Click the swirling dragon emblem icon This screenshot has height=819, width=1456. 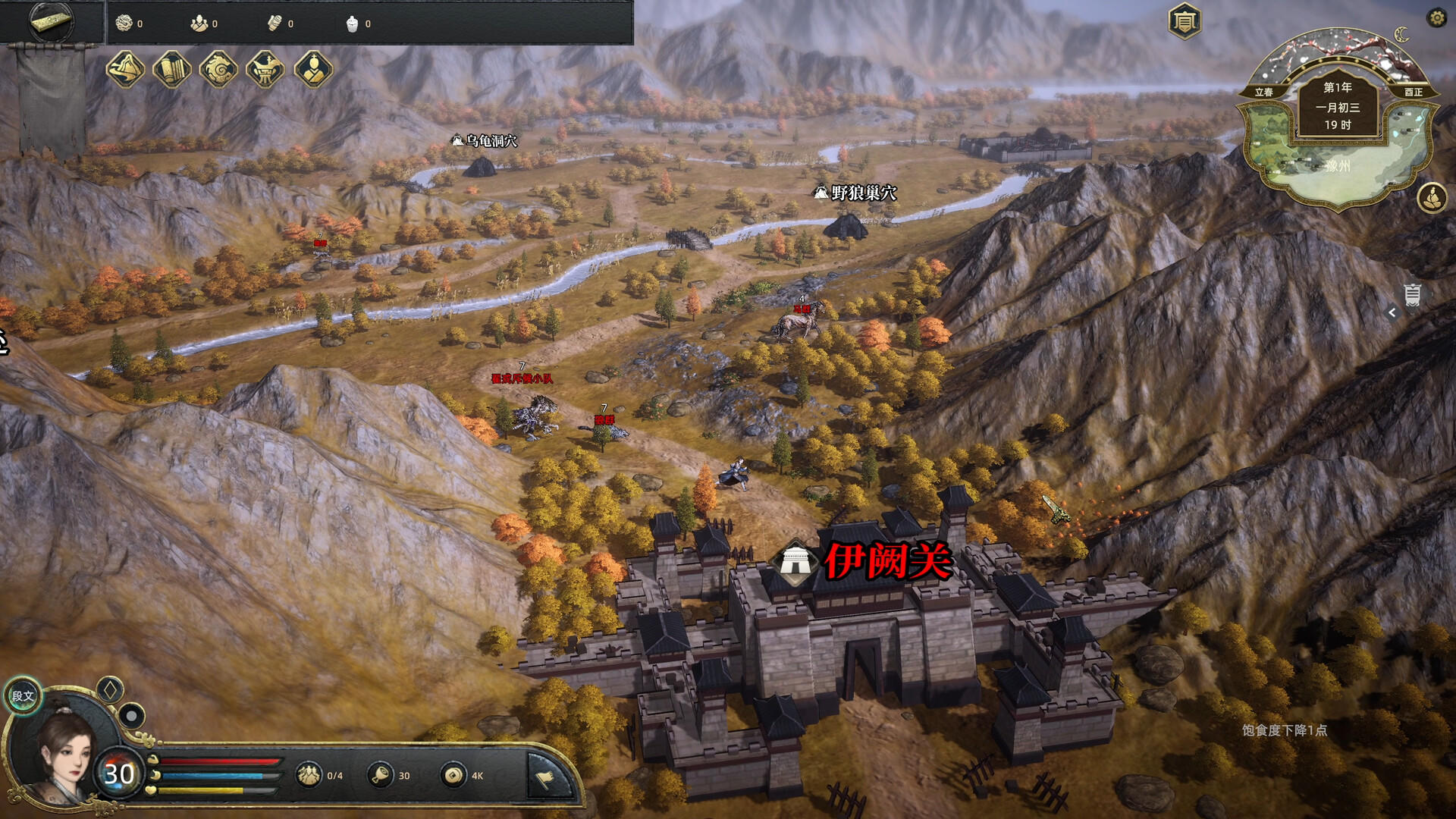point(218,70)
